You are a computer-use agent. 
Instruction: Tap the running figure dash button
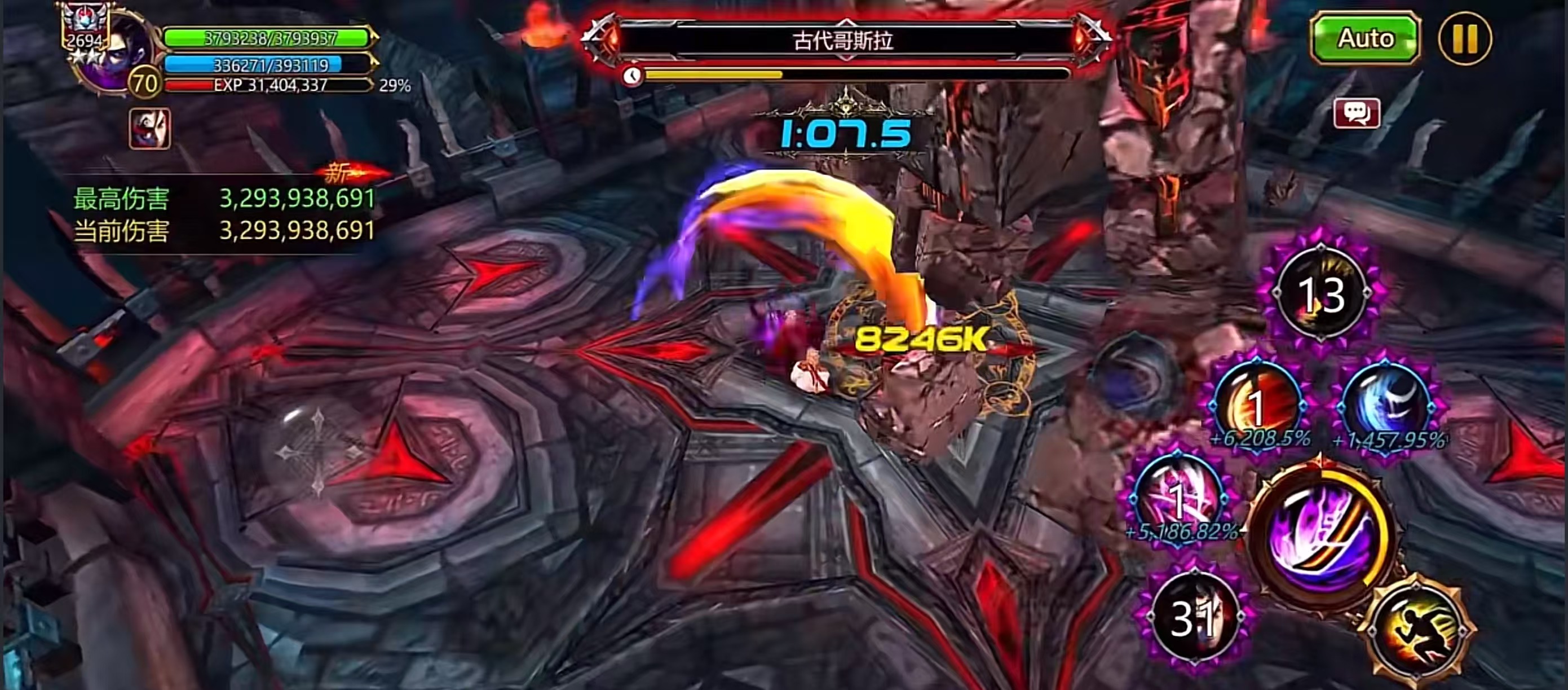coord(1418,630)
